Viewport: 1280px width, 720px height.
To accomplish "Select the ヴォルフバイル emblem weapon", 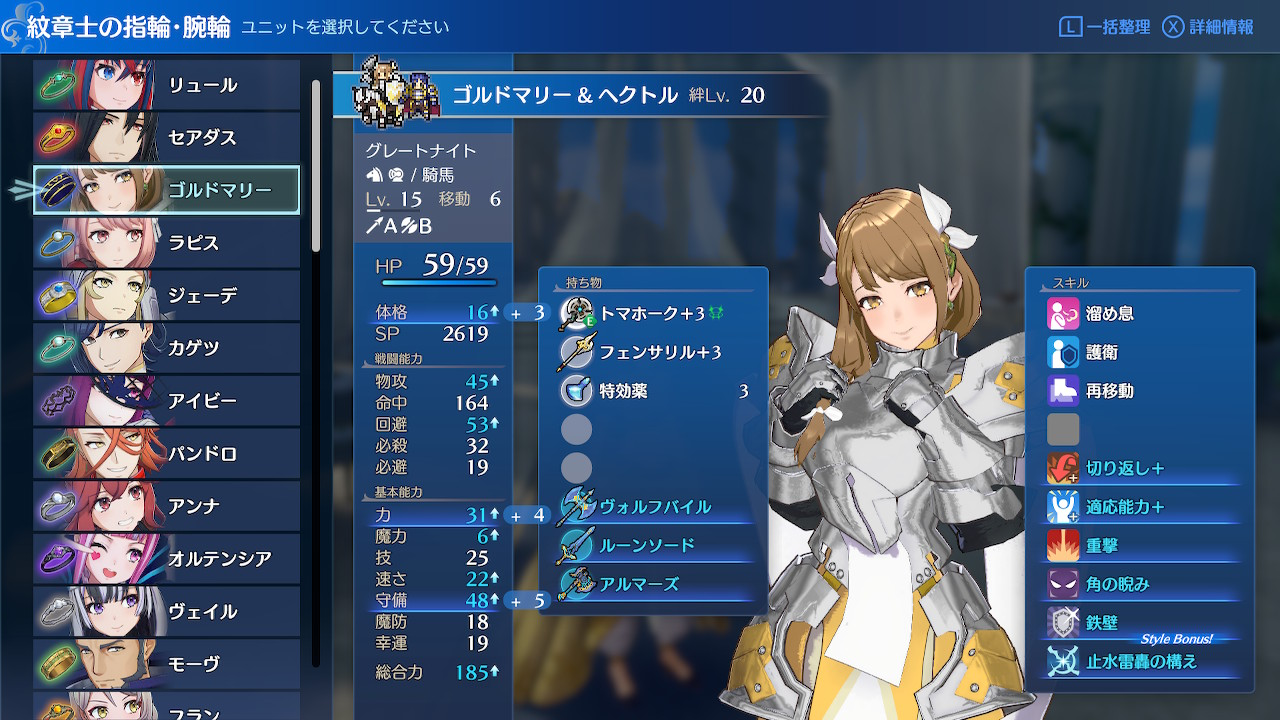I will (x=654, y=507).
